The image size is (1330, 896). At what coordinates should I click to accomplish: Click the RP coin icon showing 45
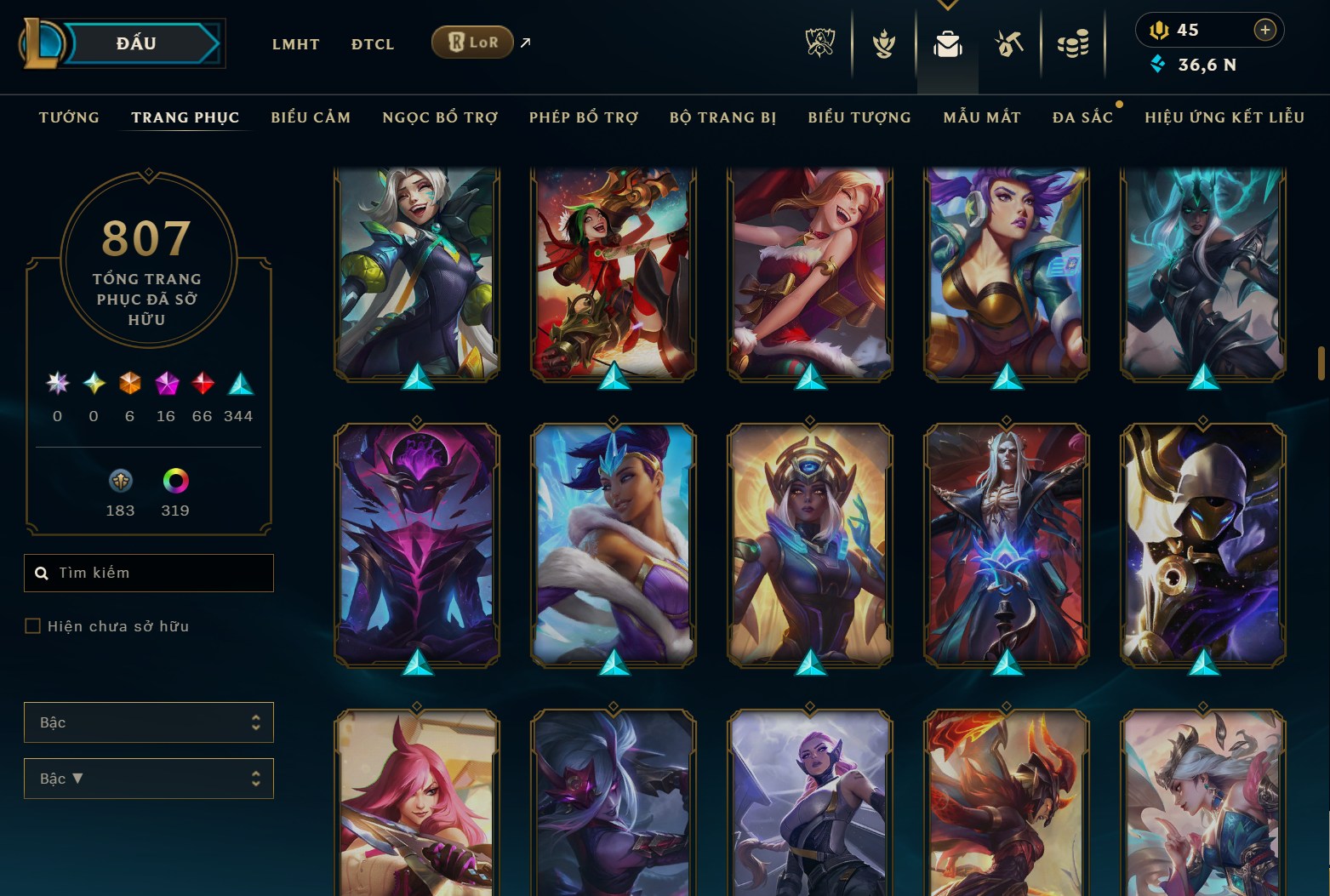pos(1162,29)
